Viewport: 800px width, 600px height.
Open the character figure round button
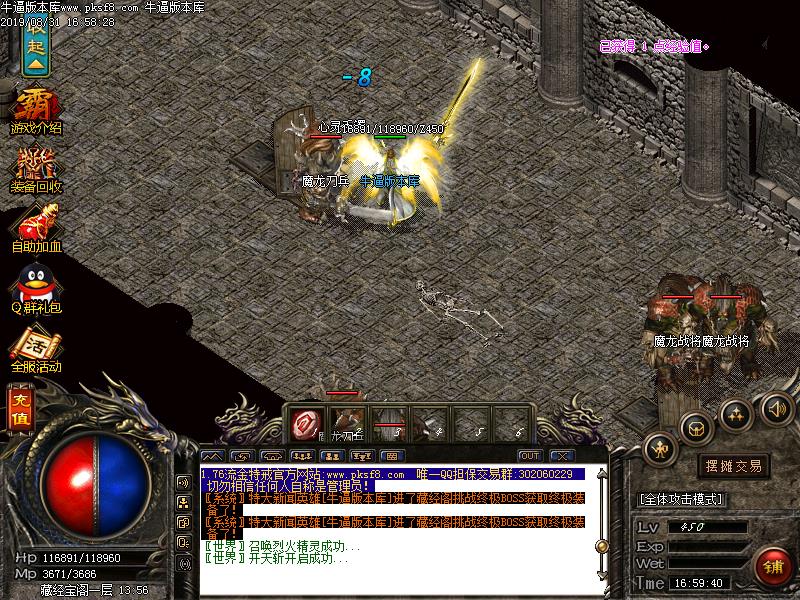pos(661,449)
